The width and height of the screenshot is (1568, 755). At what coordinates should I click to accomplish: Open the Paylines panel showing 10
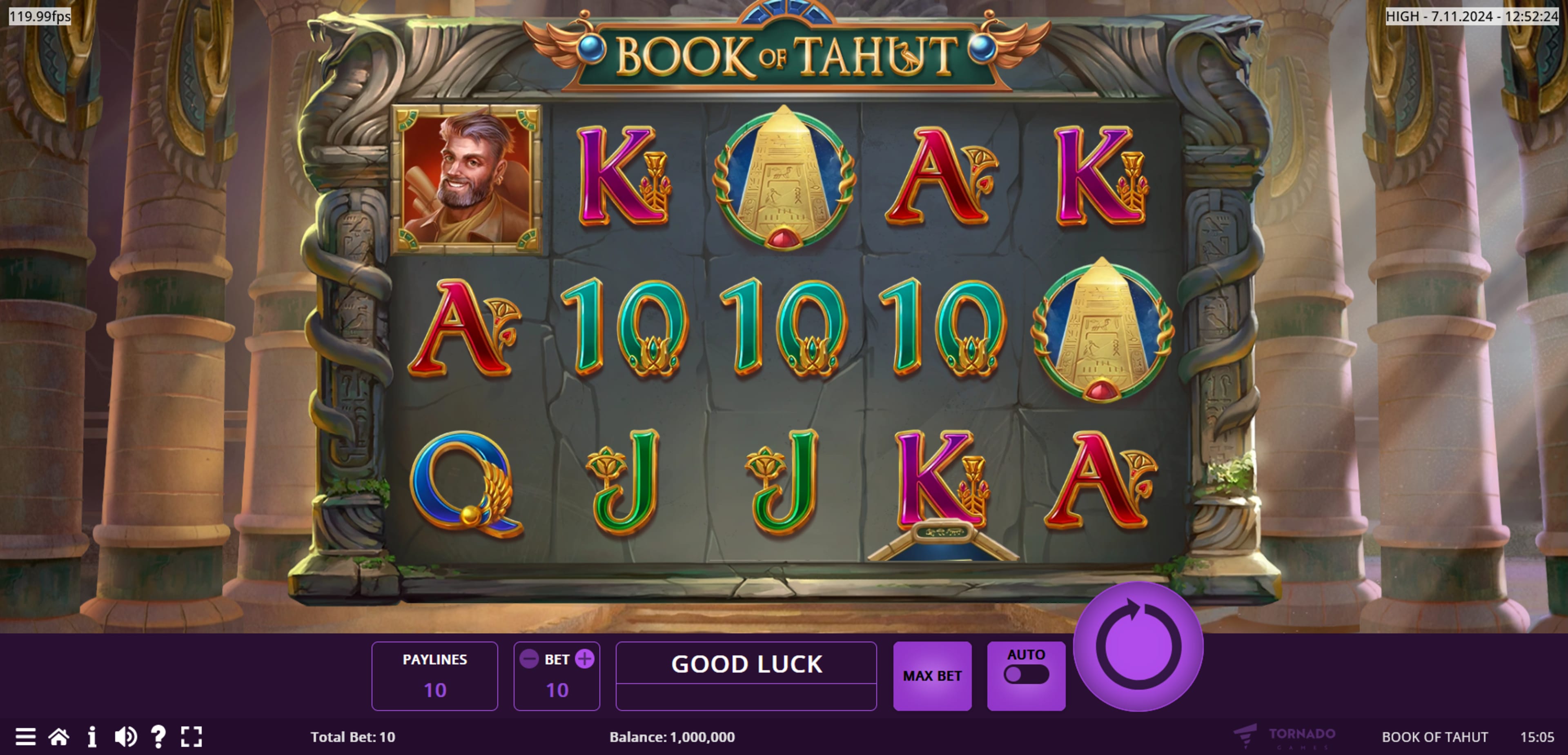click(435, 675)
